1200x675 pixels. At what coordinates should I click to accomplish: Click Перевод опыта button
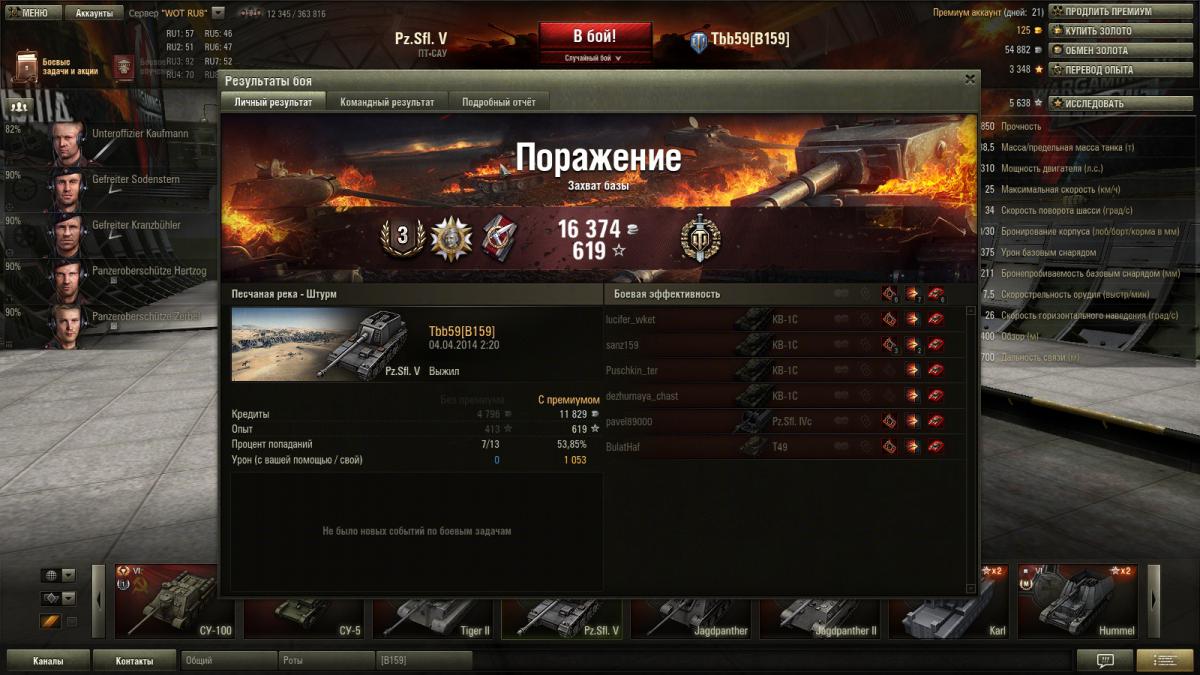pos(1121,70)
